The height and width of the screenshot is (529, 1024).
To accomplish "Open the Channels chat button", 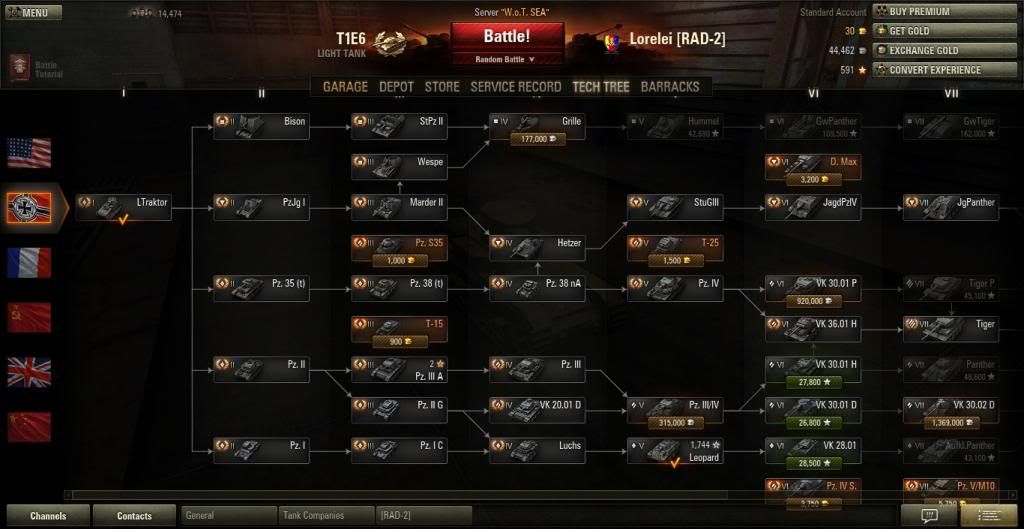I will tap(47, 516).
